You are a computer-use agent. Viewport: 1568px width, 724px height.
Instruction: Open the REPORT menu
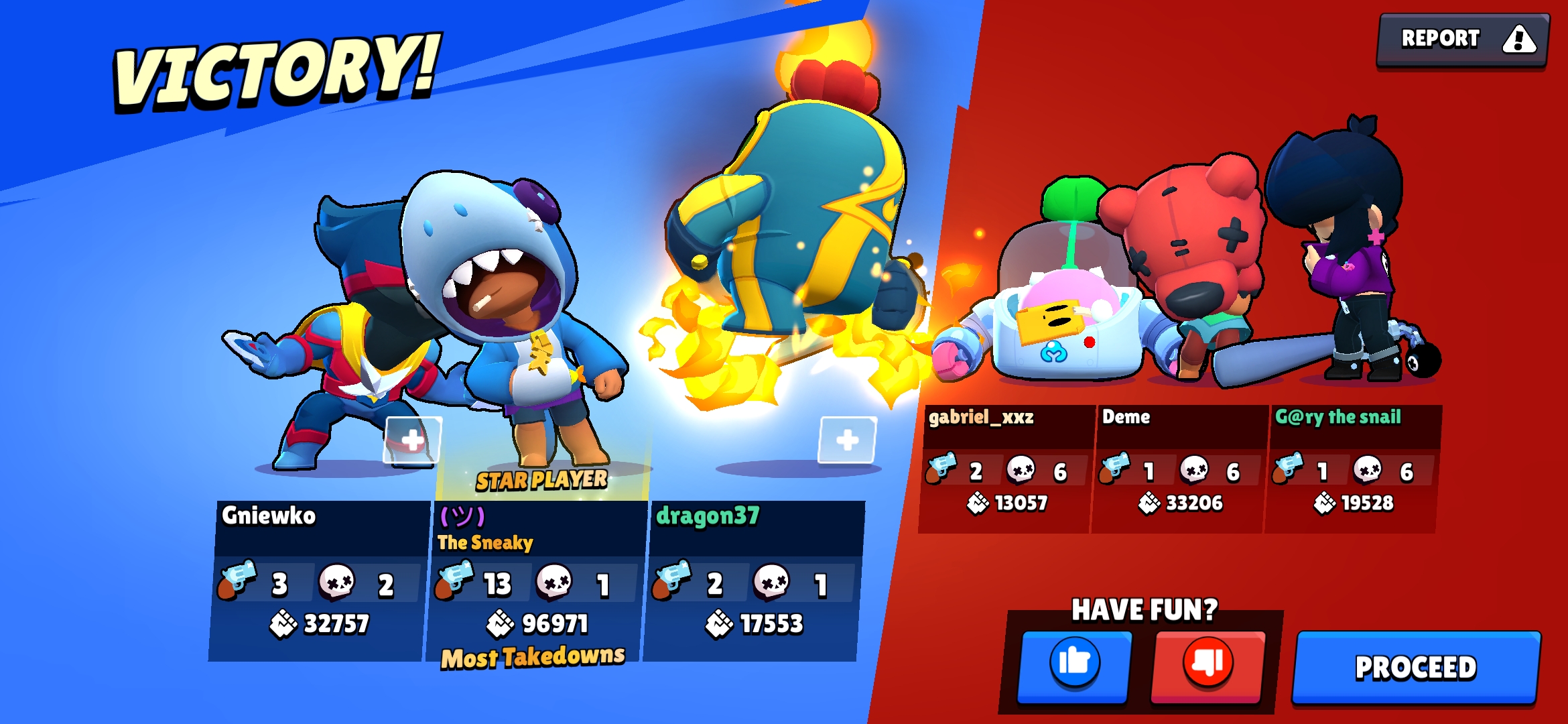point(1462,40)
